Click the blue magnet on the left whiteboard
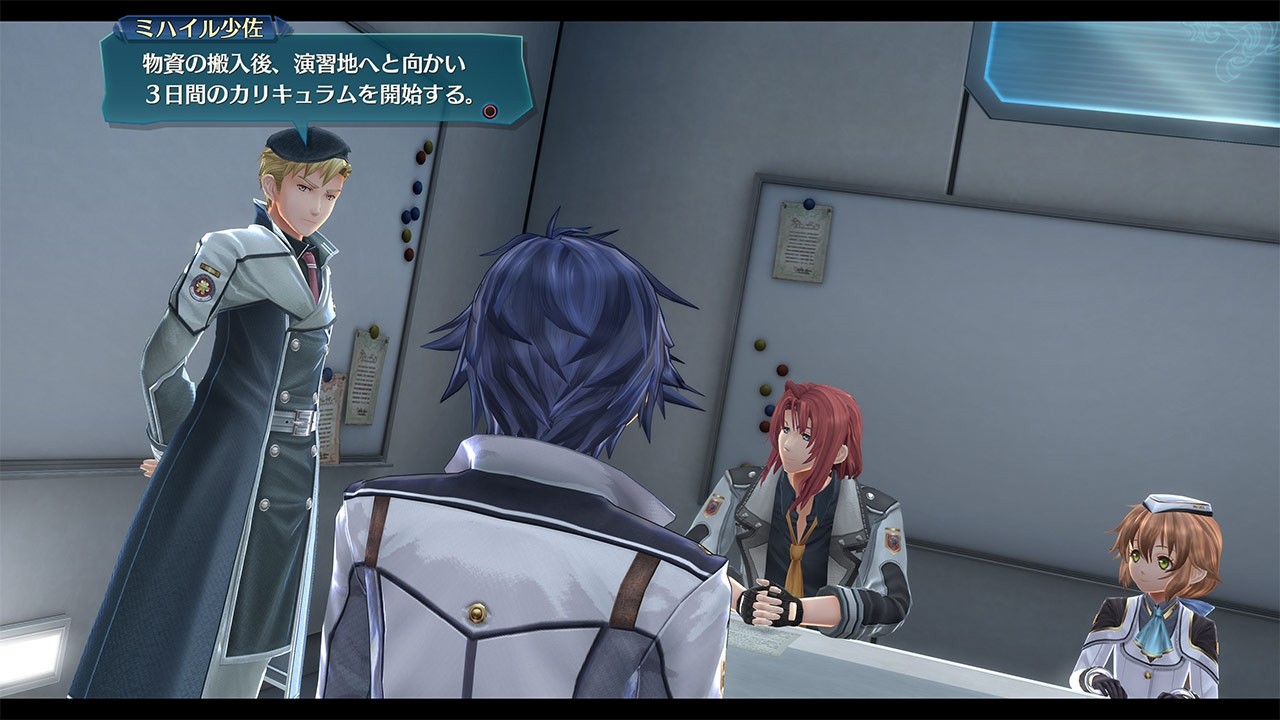The height and width of the screenshot is (720, 1280). 418,187
